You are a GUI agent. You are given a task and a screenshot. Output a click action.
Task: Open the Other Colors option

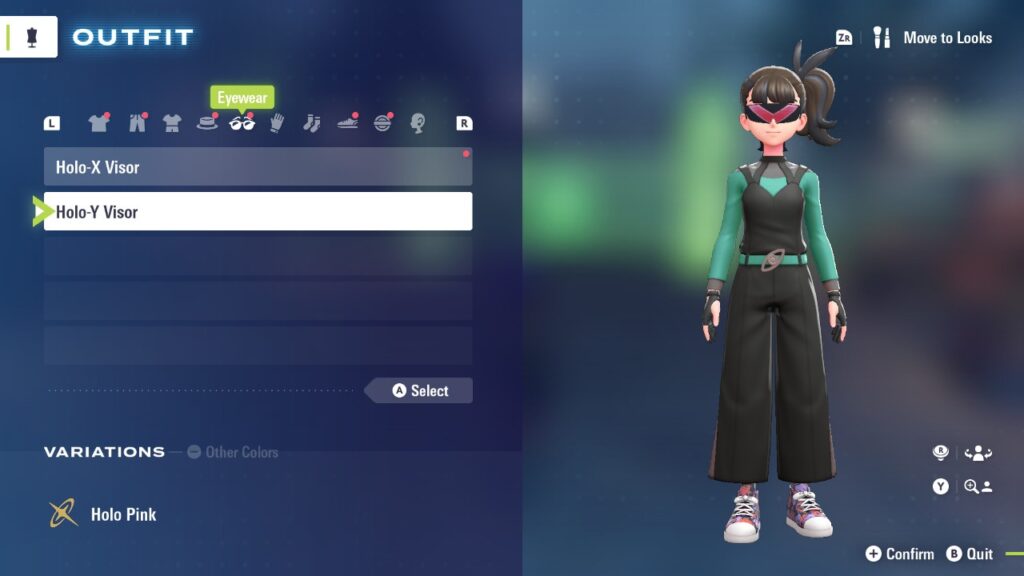coord(233,452)
